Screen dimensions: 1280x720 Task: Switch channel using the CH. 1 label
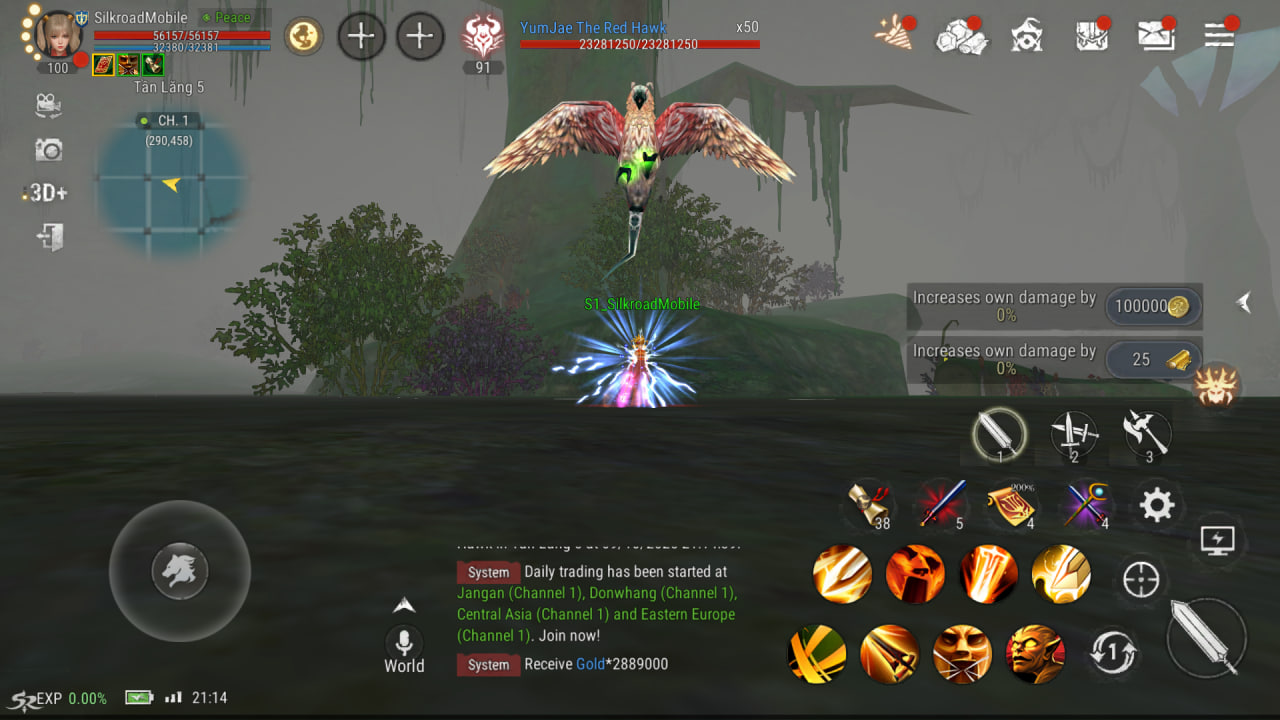(166, 121)
